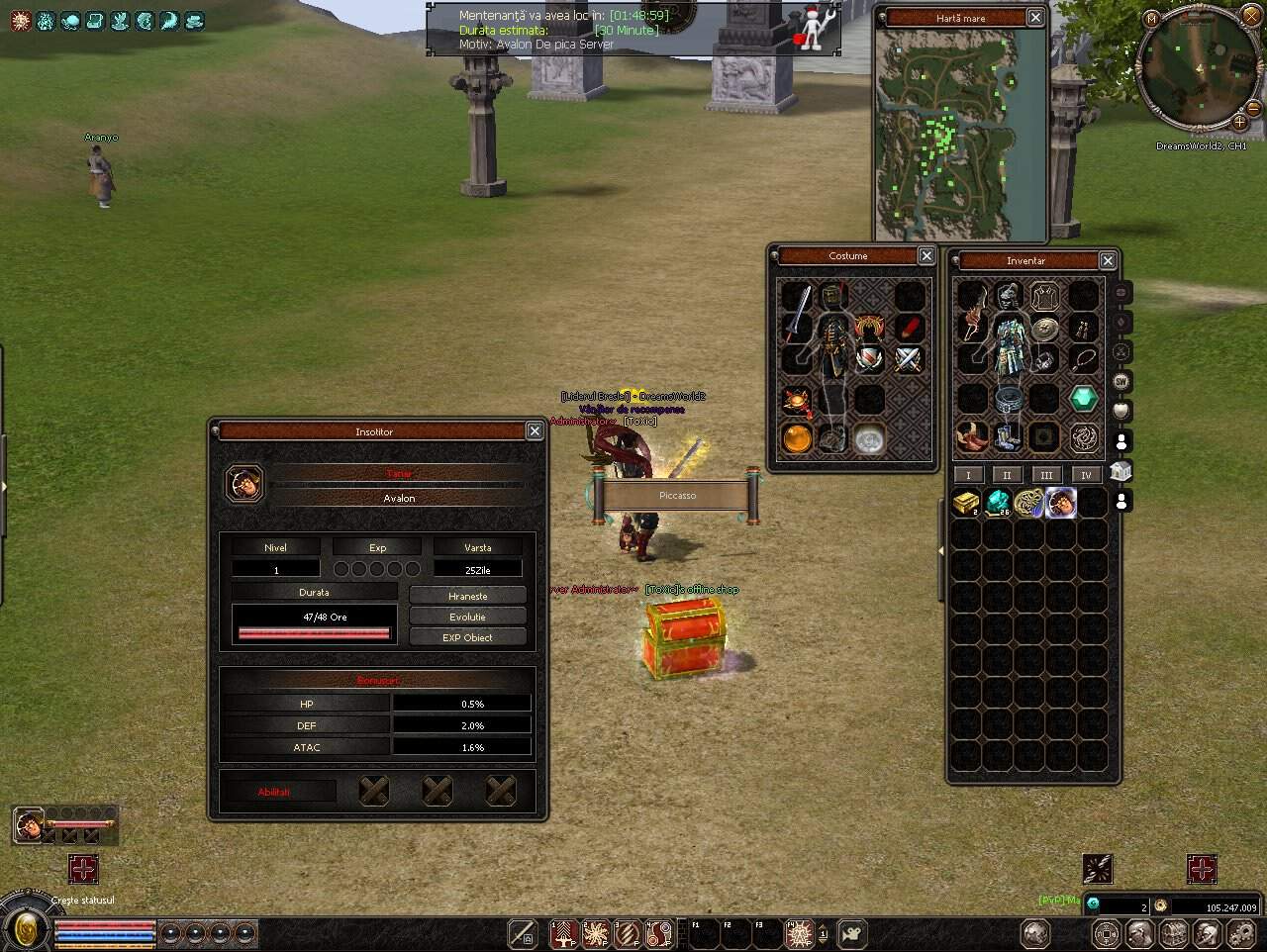Click the first crossed-out ability slot
Screen dimensions: 1267x952
click(x=373, y=792)
